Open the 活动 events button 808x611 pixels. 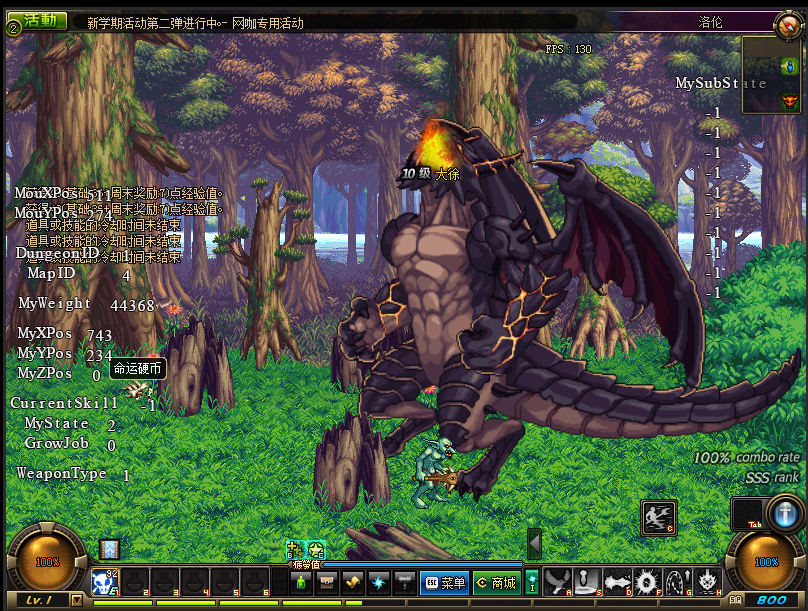40,21
